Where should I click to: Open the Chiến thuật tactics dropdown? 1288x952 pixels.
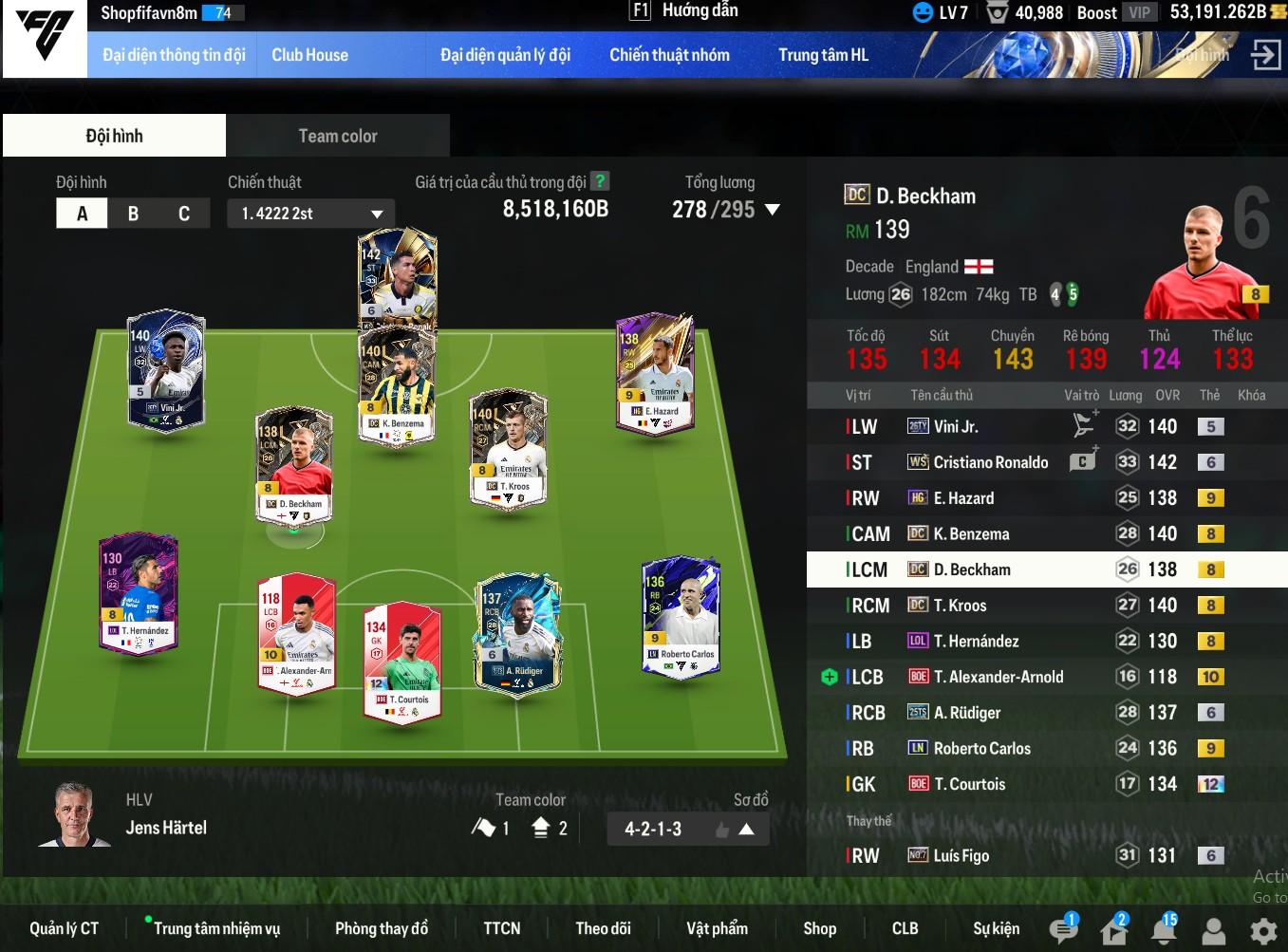[x=310, y=214]
